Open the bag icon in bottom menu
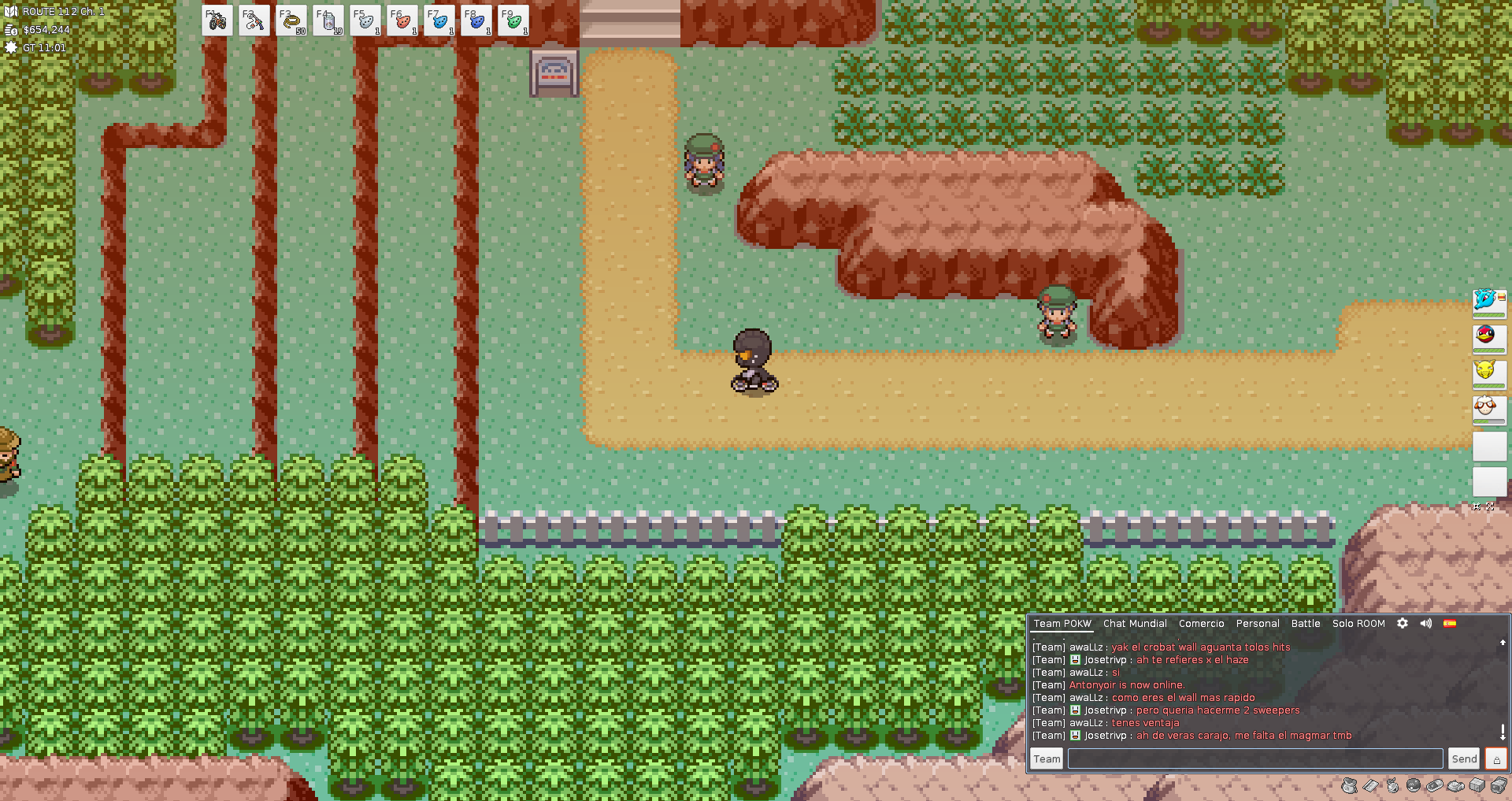This screenshot has height=801, width=1512. (1349, 785)
